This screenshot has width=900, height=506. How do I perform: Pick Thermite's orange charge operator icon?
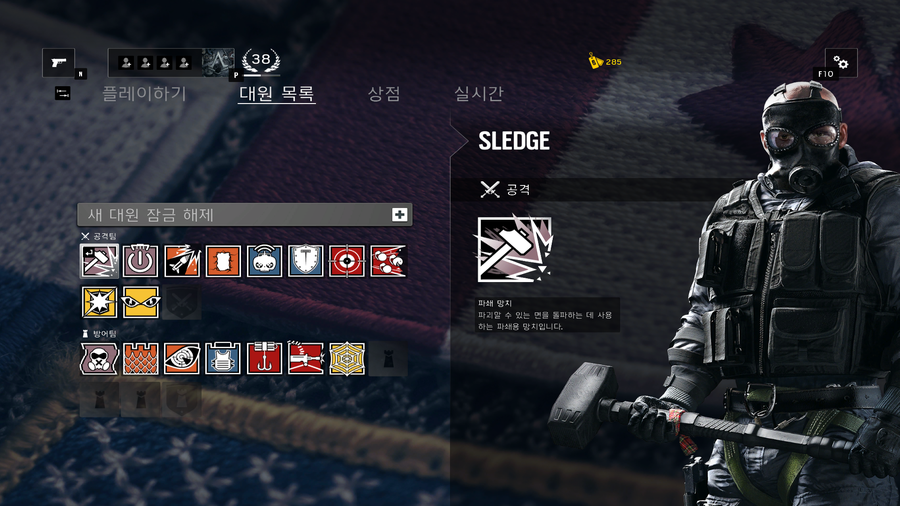[x=223, y=261]
